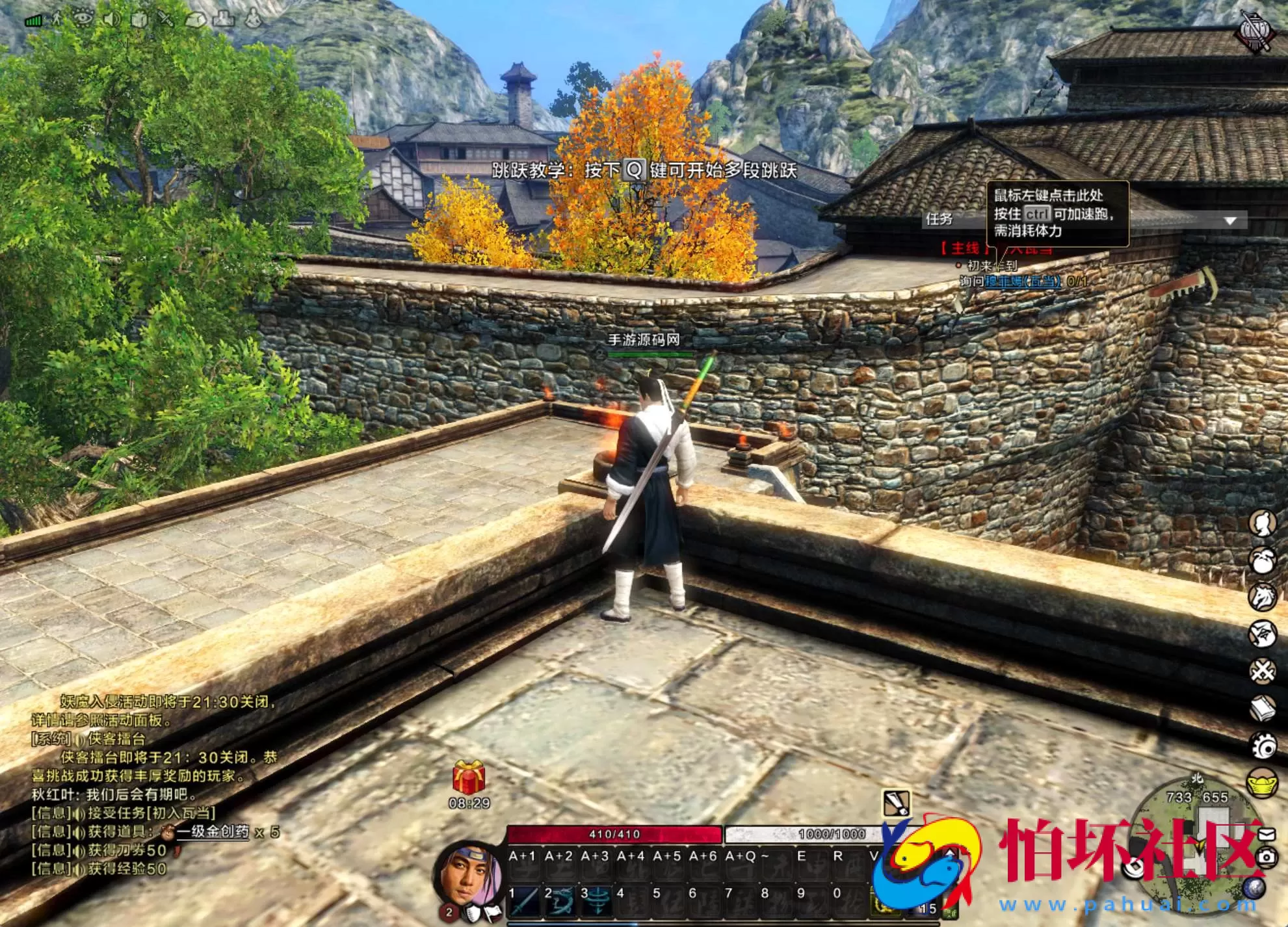
Task: Open the character profile silhouette icon
Action: point(1263,523)
